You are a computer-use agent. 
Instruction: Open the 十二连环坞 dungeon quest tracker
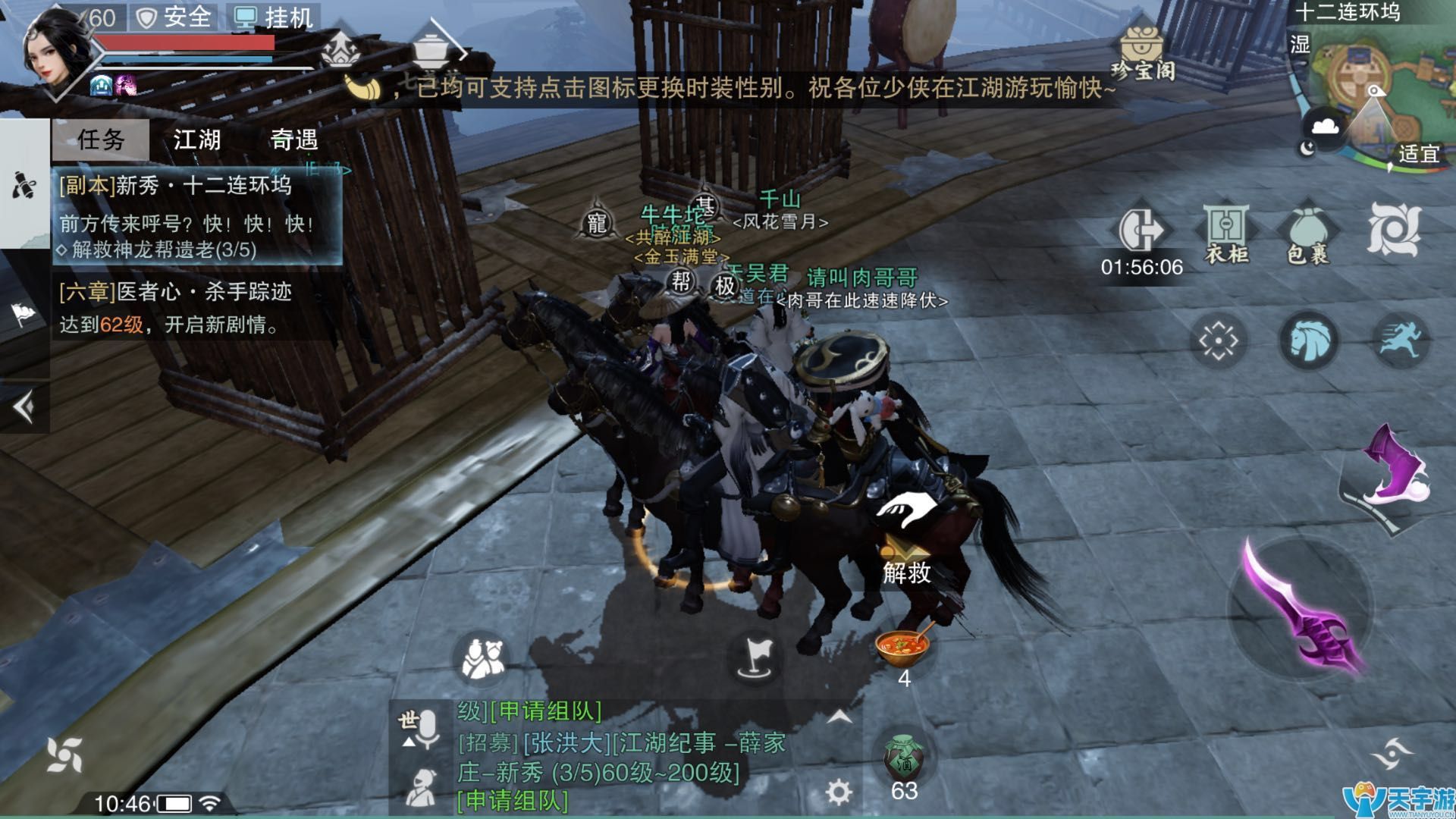197,217
